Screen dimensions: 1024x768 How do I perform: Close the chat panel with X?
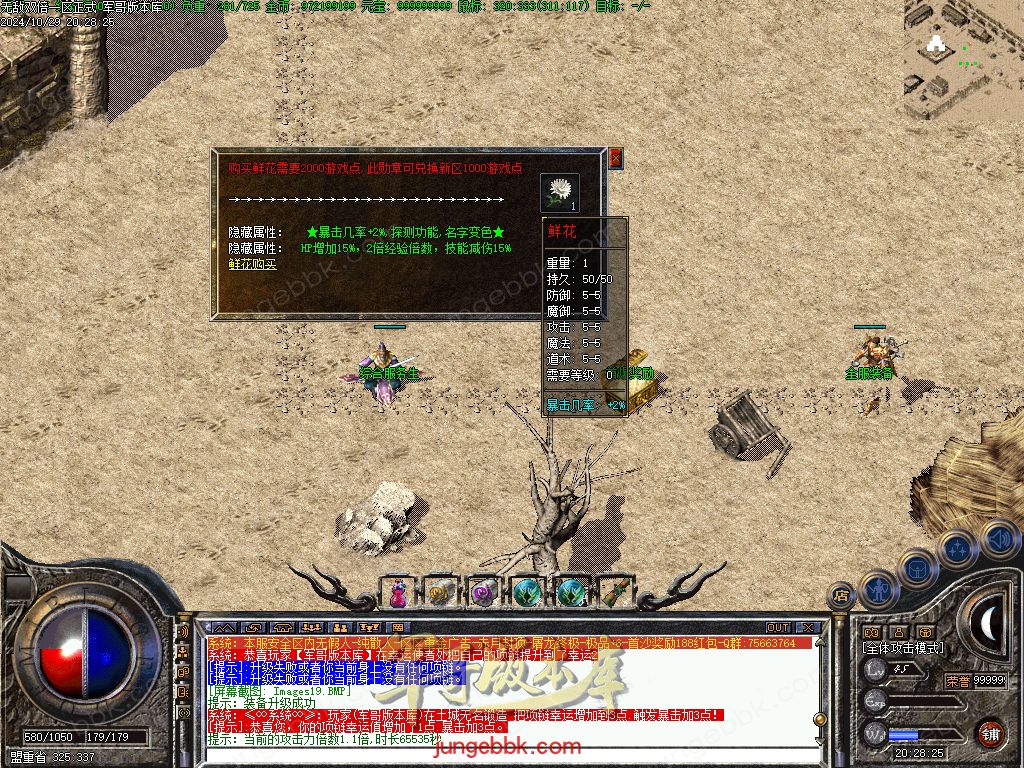pyautogui.click(x=807, y=628)
